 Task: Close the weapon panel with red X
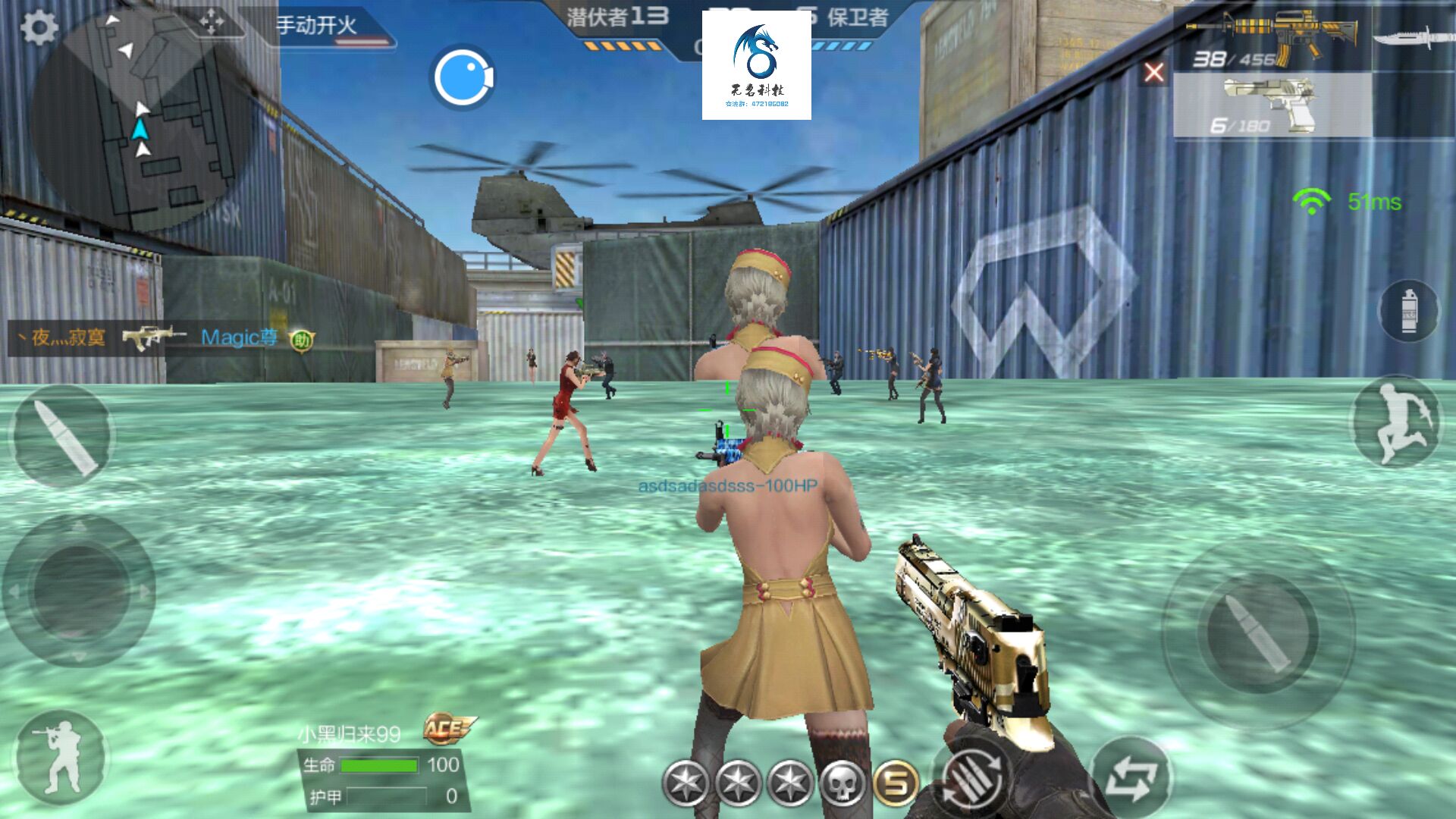coord(1153,73)
